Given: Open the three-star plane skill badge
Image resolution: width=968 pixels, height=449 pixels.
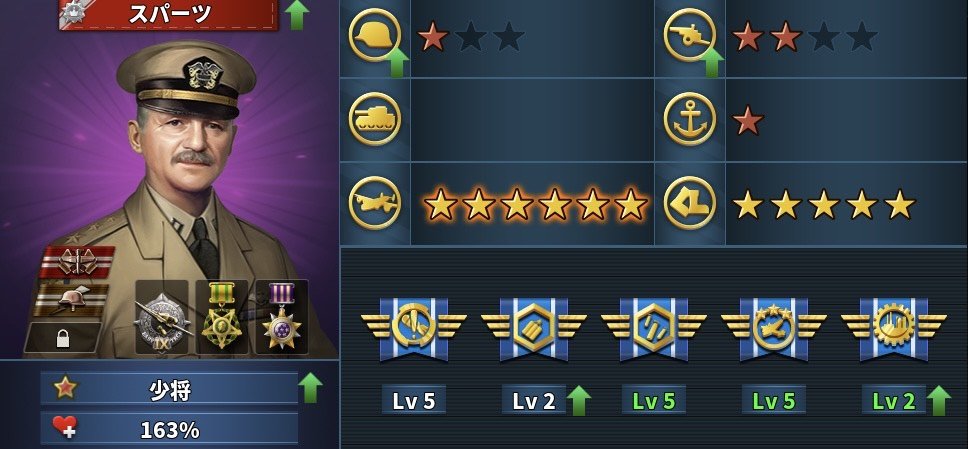Looking at the screenshot, I should [773, 327].
